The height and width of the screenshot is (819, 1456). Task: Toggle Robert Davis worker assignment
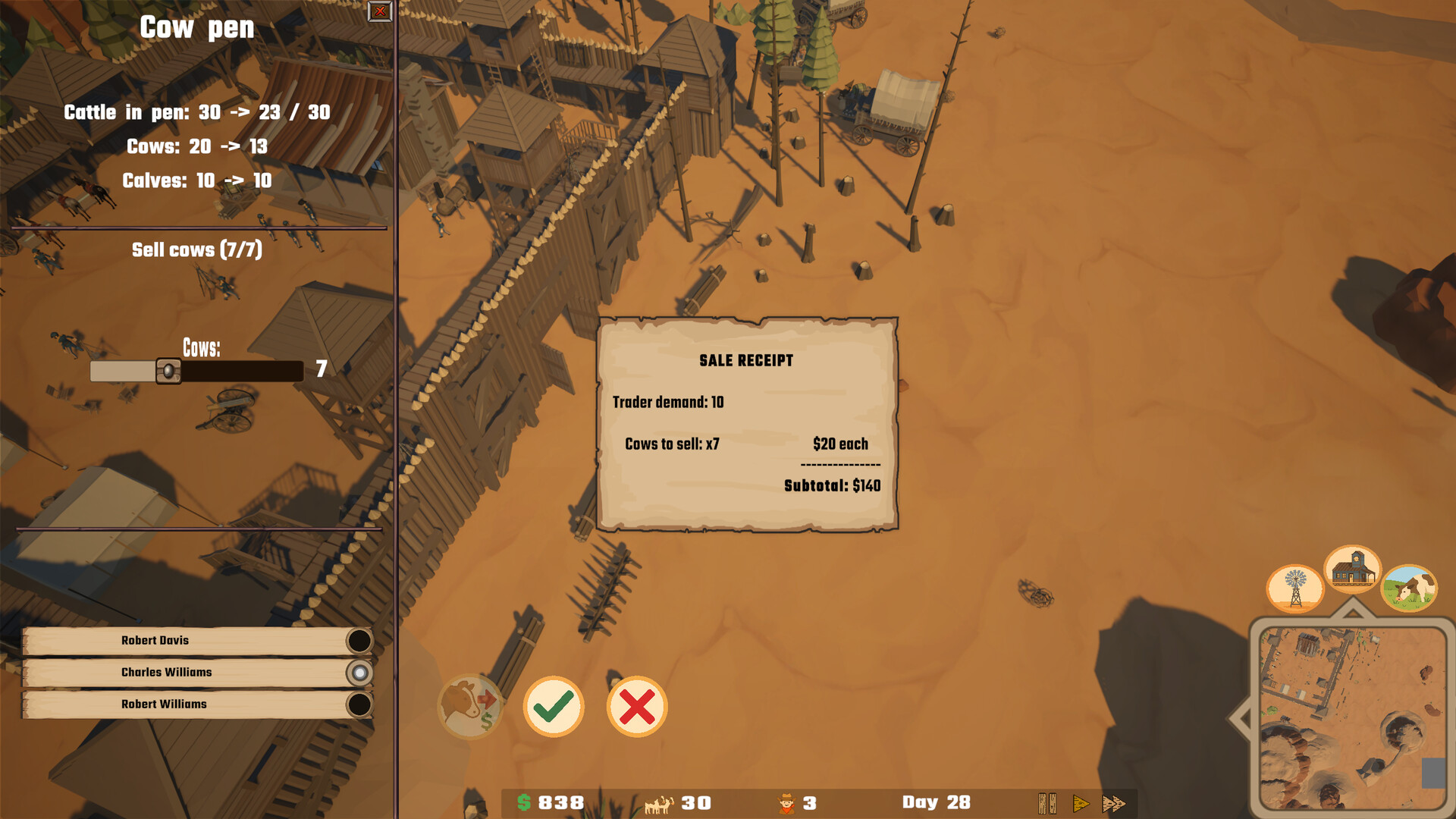(x=358, y=639)
